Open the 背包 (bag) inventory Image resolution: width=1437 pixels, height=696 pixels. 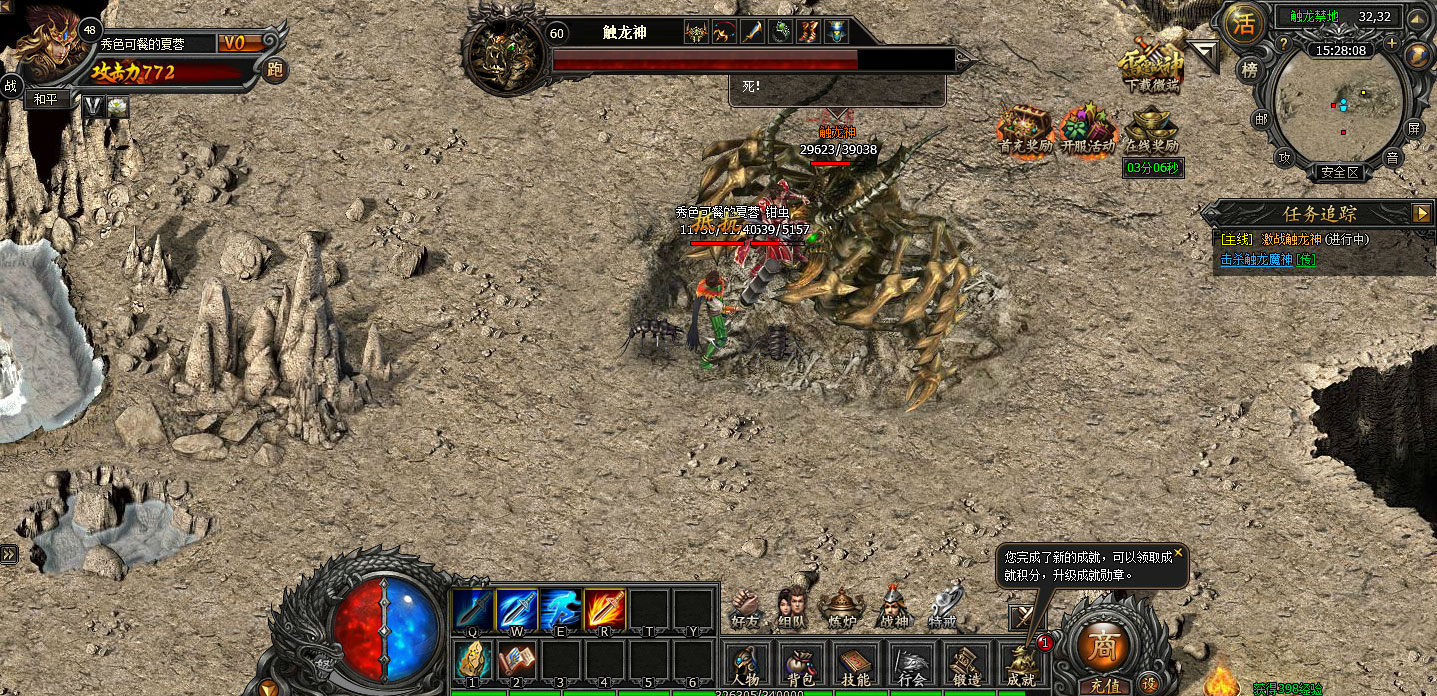798,664
